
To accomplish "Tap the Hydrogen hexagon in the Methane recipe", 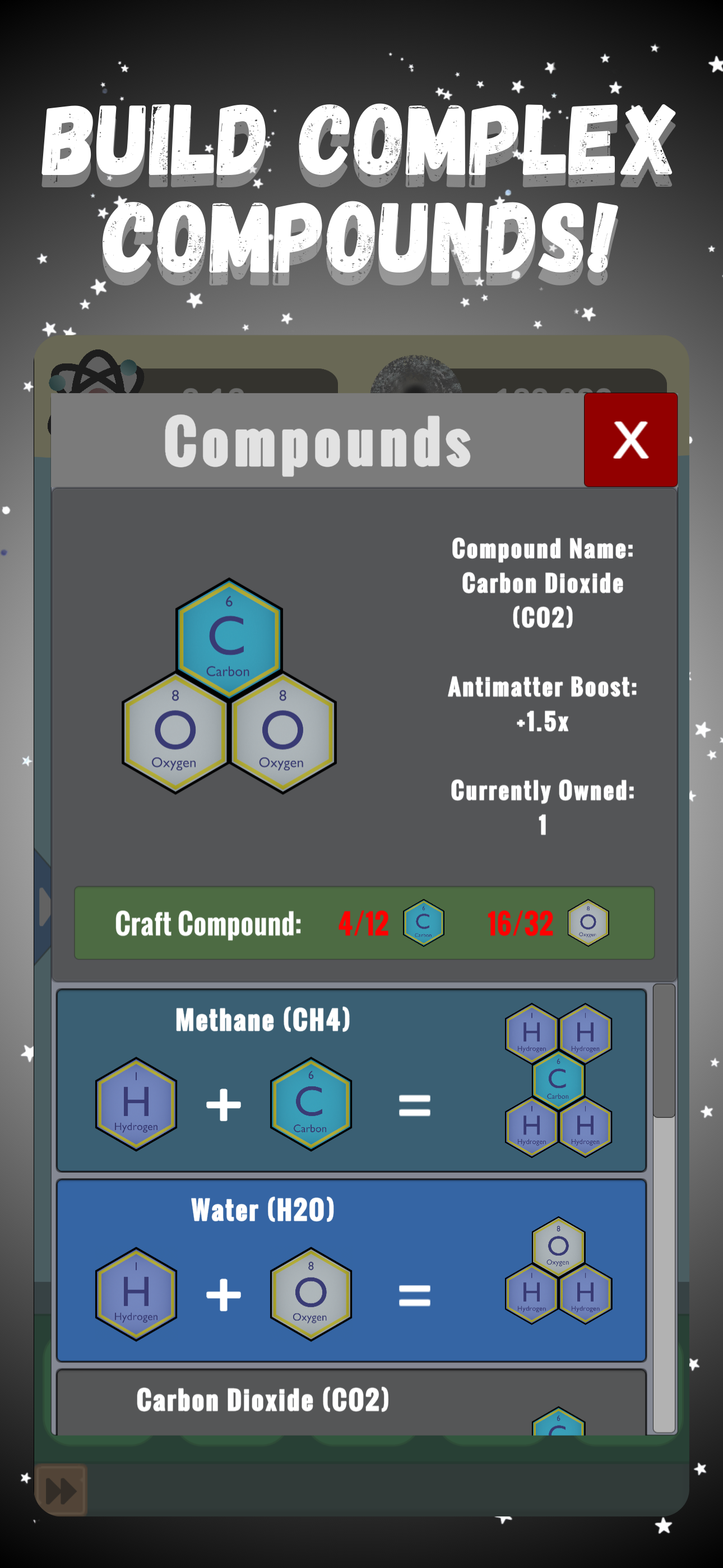I will click(135, 1106).
